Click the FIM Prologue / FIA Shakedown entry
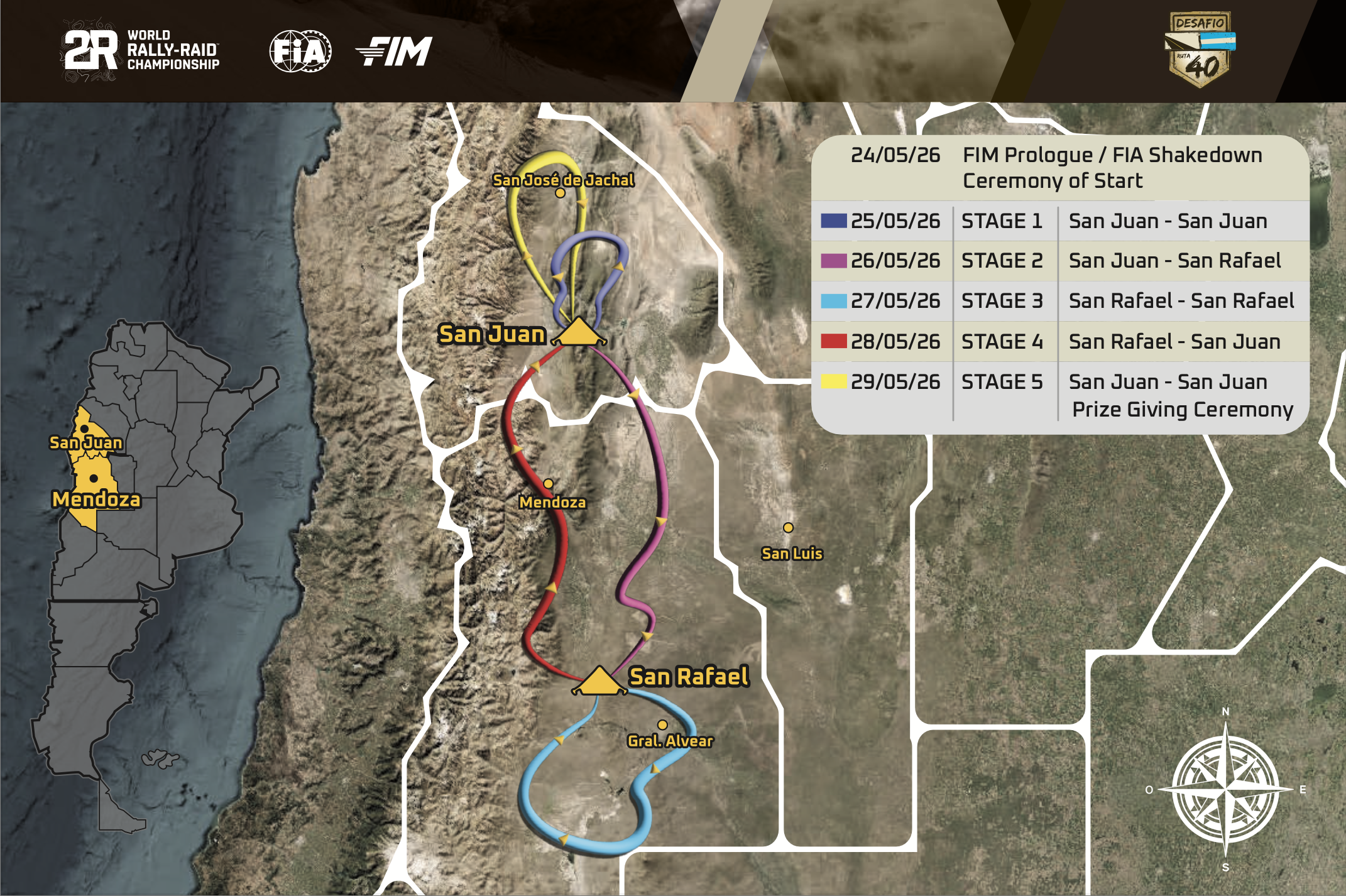The height and width of the screenshot is (896, 1346). (x=1060, y=168)
